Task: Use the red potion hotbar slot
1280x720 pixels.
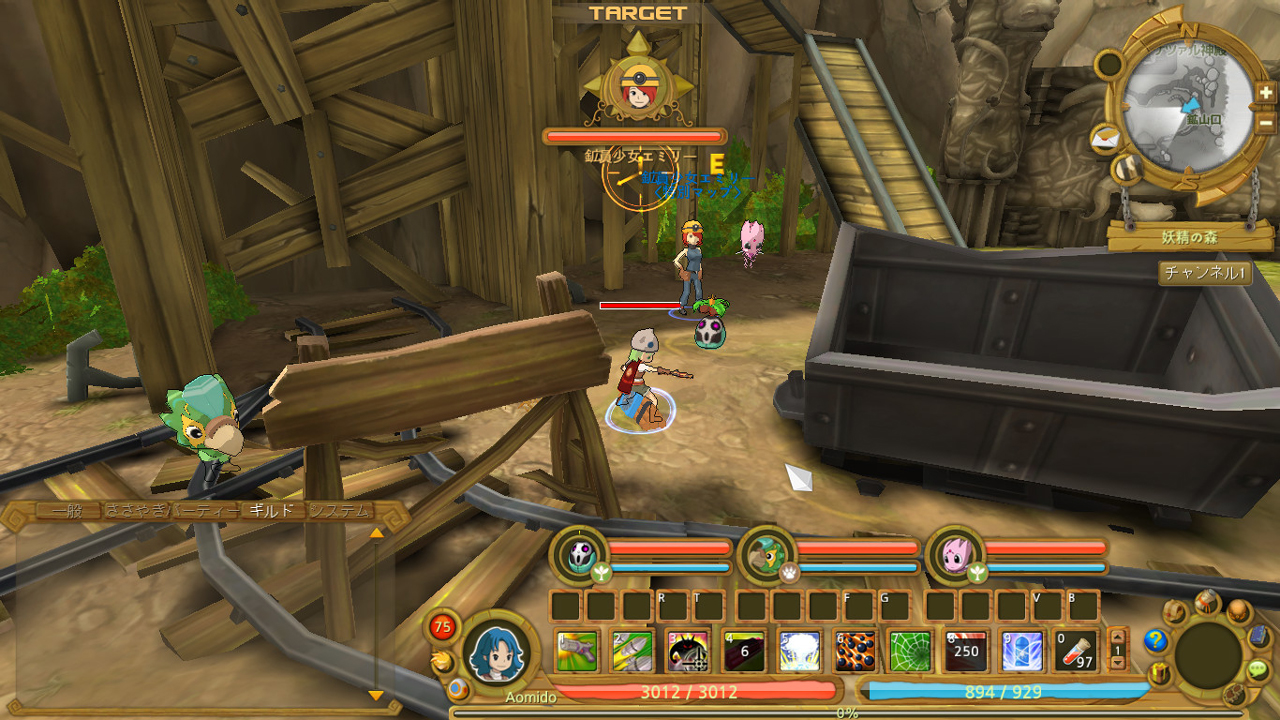Action: (x=1075, y=651)
